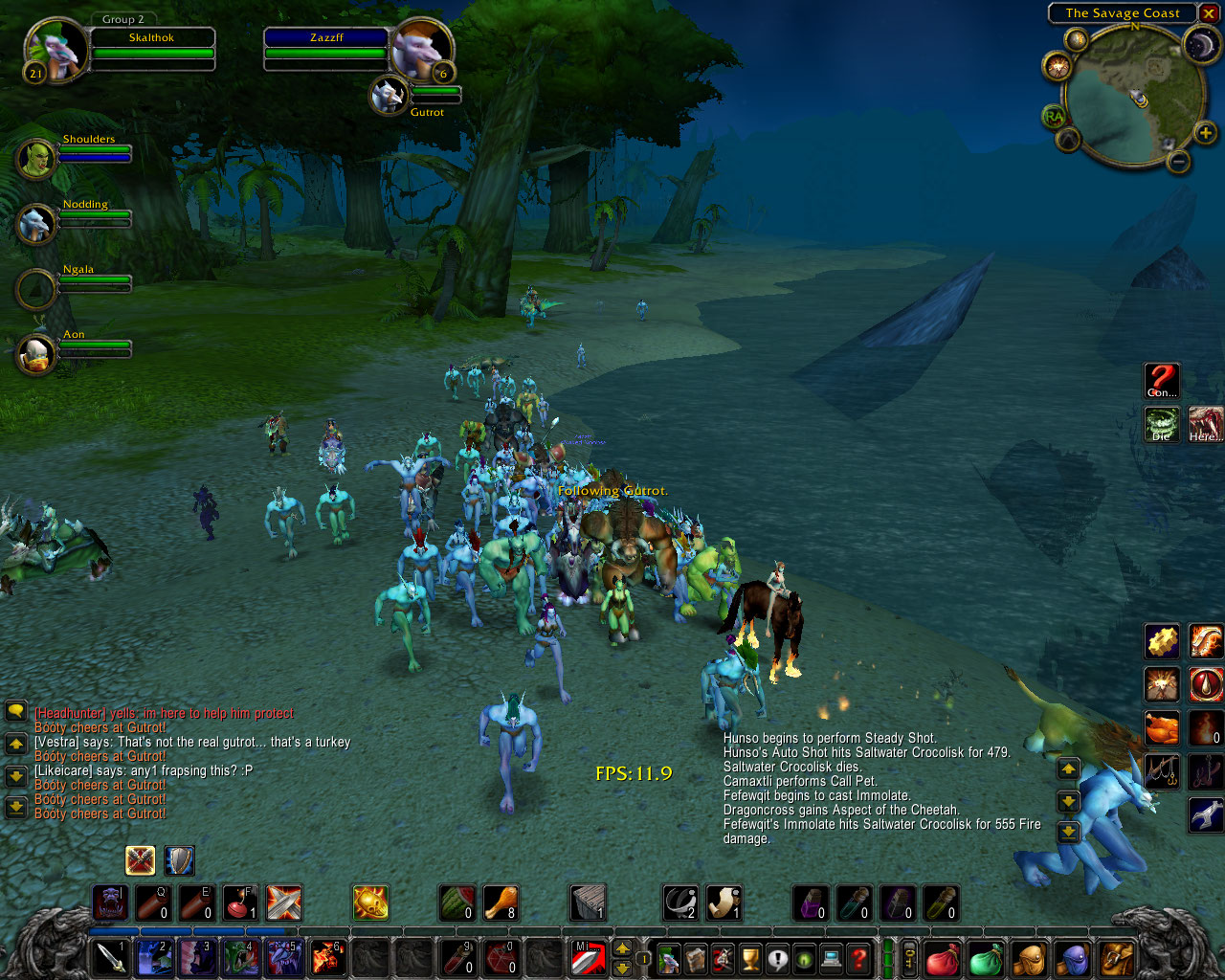This screenshot has height=980, width=1225.
Task: Click the Zazzff target frame portrait
Action: pos(420,49)
